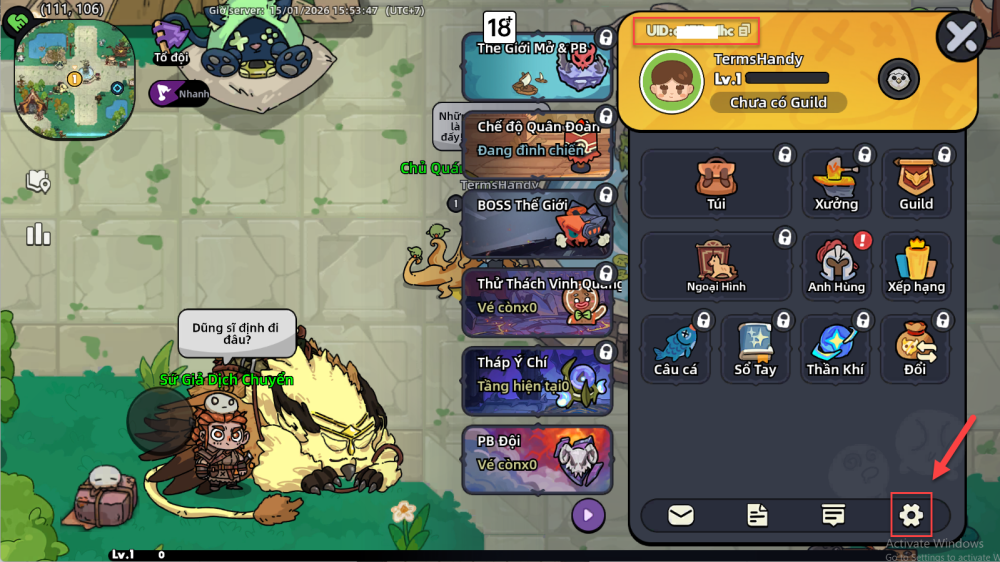
Task: Open the Sổ Tay handbook
Action: coord(756,348)
